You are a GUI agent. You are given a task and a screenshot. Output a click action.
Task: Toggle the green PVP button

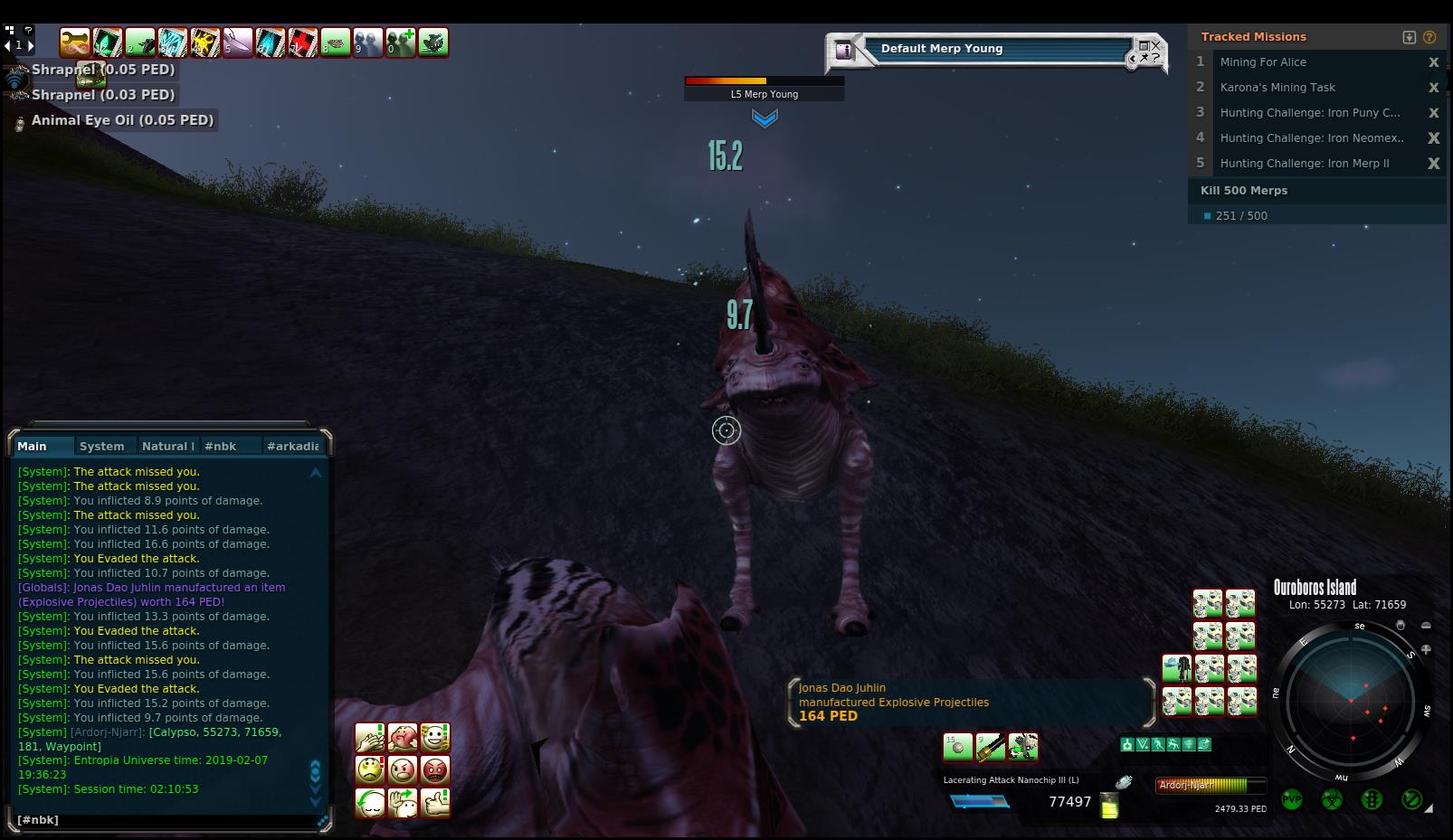(x=1291, y=799)
